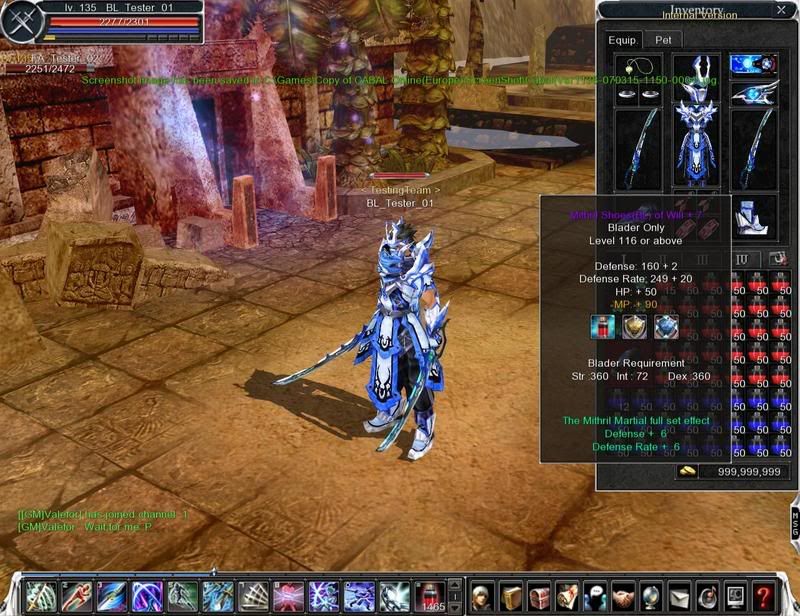Click the crossed swords class emblem

click(20, 23)
